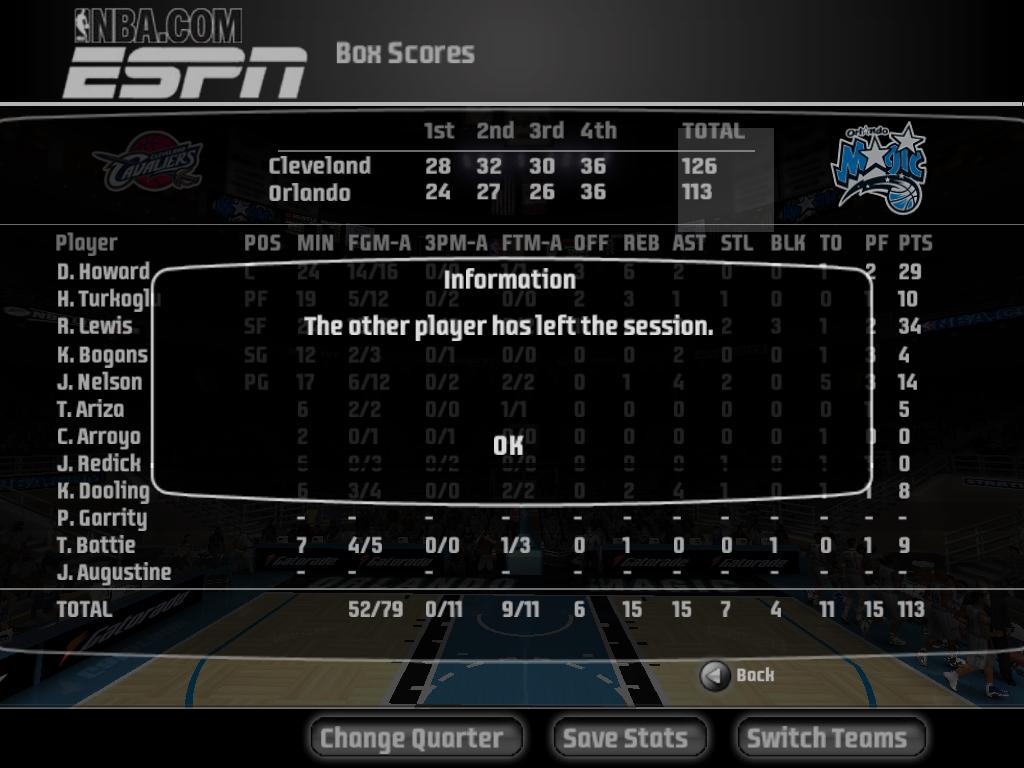The image size is (1024, 768).
Task: Click the Change Quarter button
Action: [416, 738]
